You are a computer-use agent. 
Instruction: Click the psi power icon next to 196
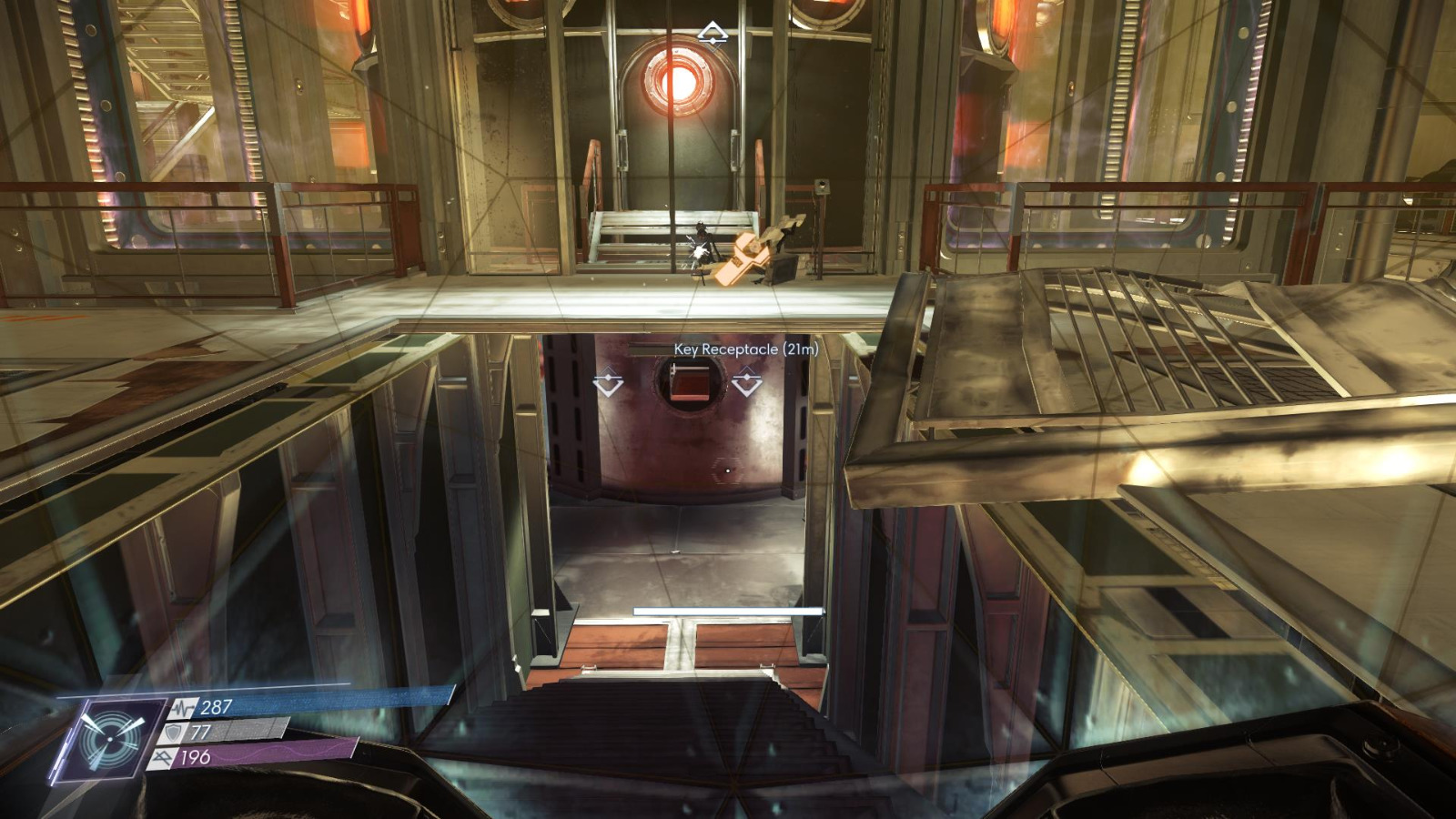[x=164, y=758]
